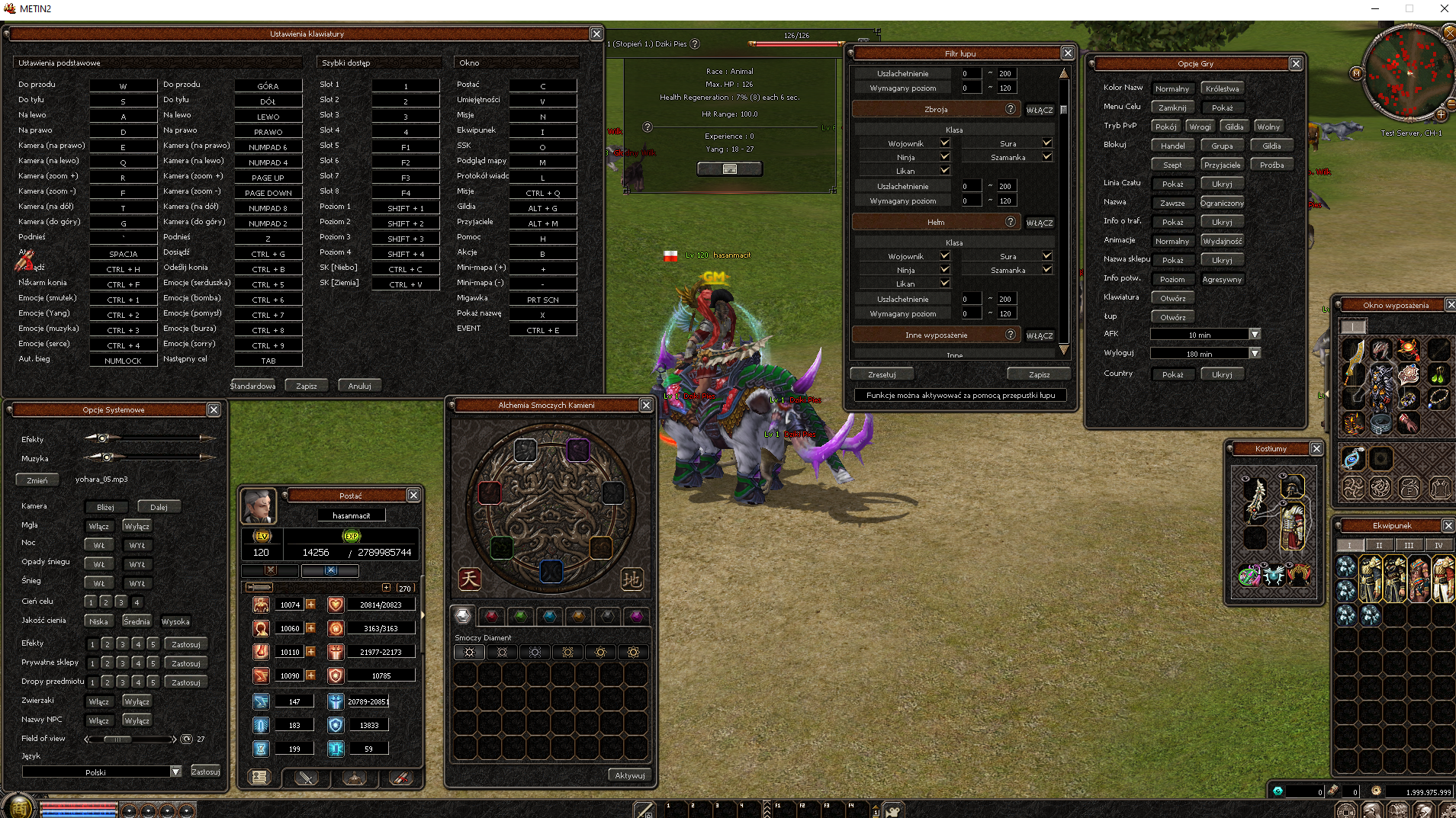The image size is (1456, 818).
Task: Close the Kostiumy window
Action: (x=1316, y=449)
